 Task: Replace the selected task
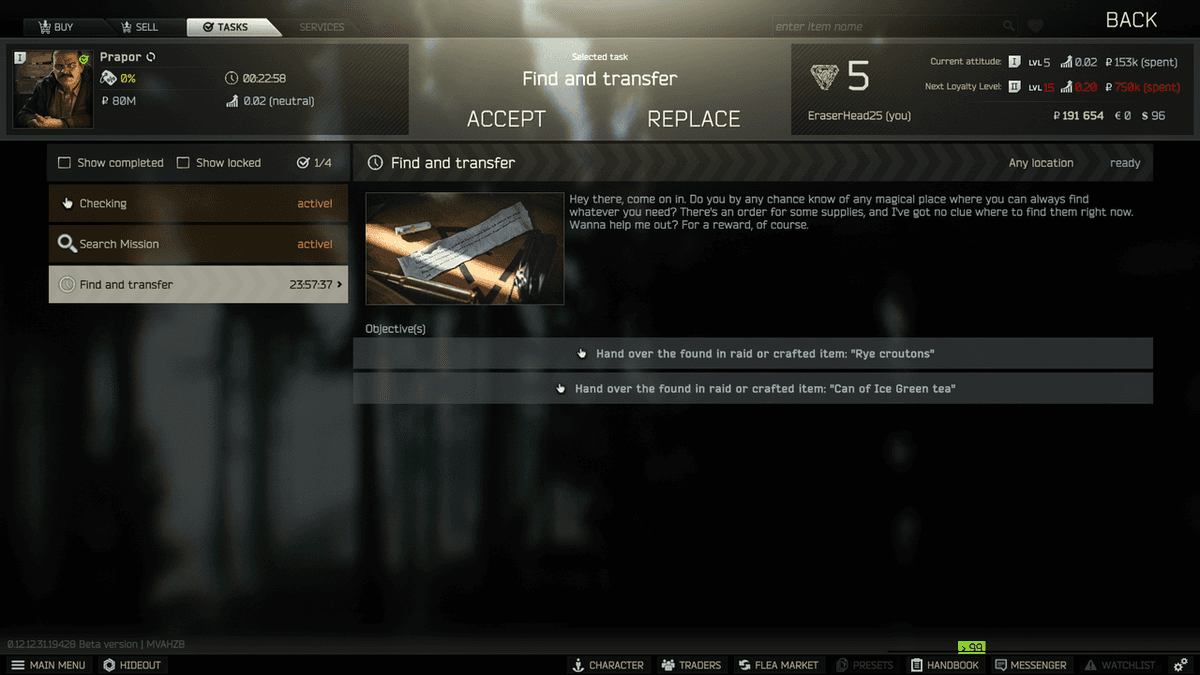693,119
